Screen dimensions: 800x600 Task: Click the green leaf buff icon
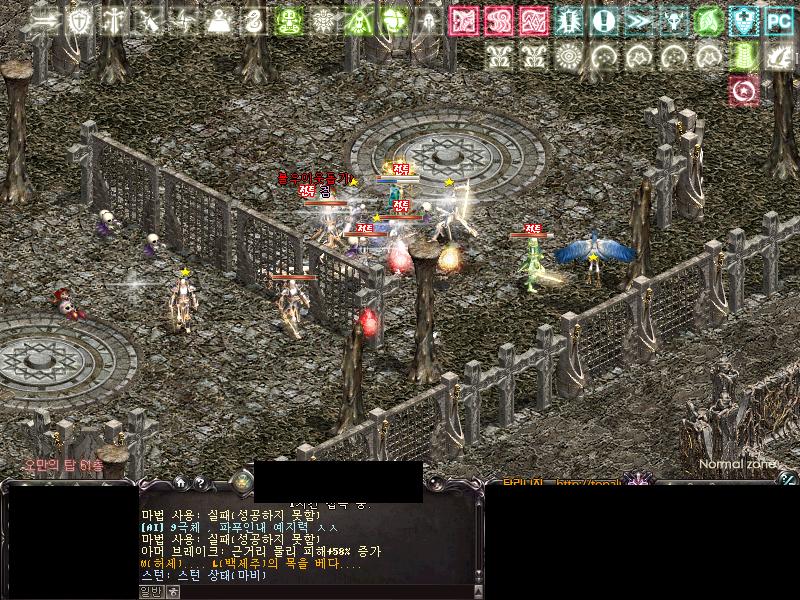pyautogui.click(x=708, y=20)
